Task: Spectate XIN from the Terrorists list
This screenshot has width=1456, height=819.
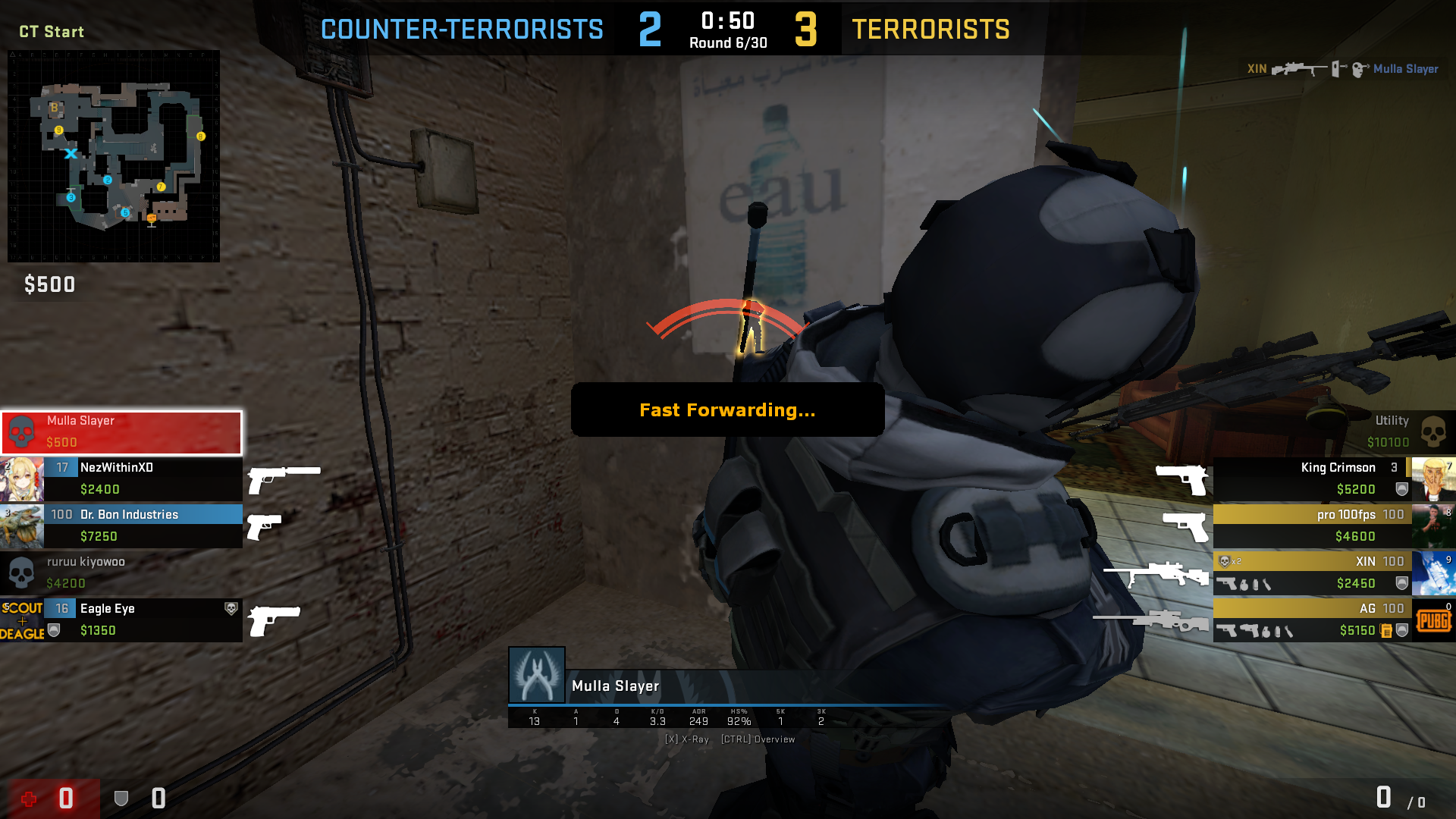Action: point(1312,573)
